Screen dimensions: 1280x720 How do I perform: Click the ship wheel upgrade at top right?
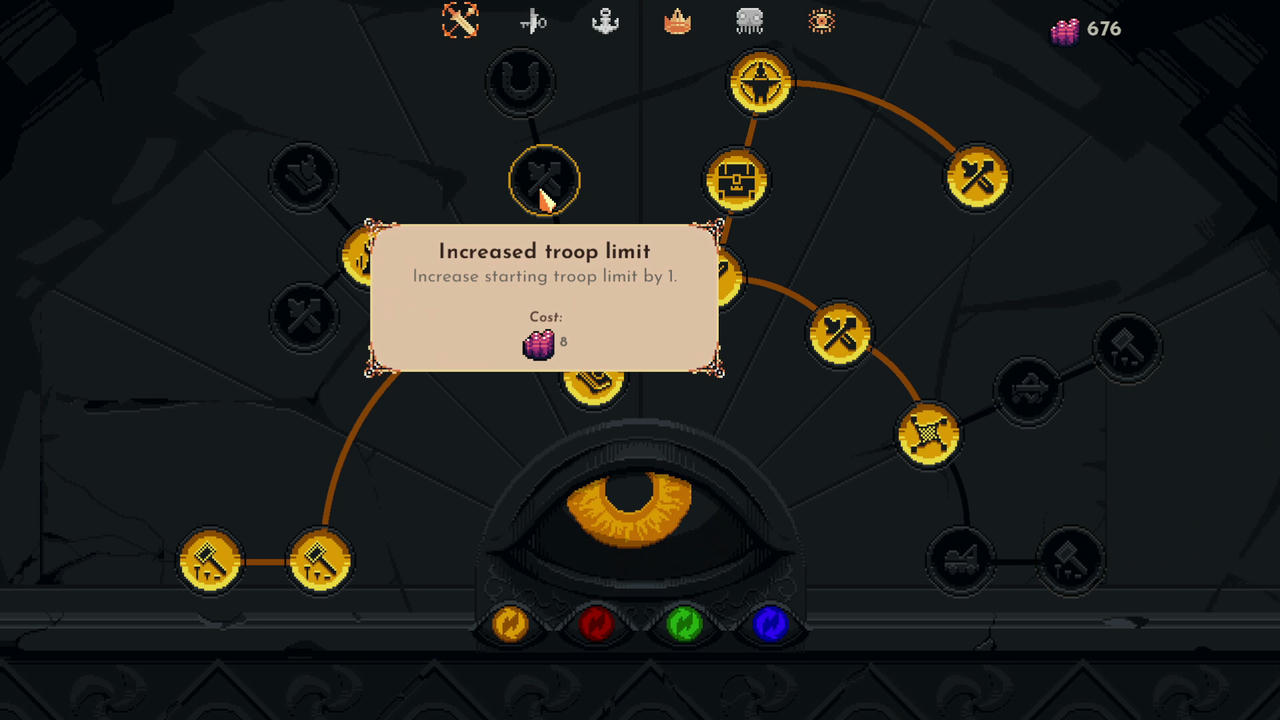(760, 82)
